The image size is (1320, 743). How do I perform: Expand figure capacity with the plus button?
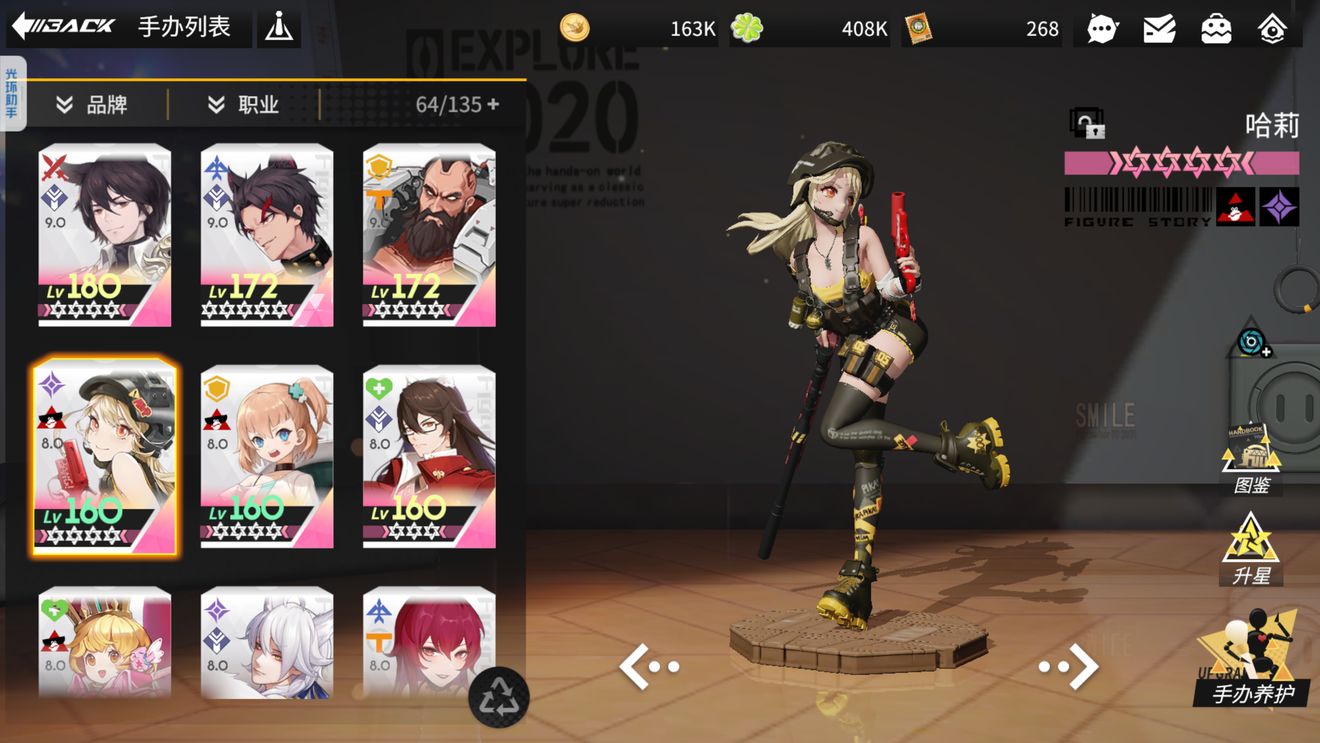coord(493,104)
